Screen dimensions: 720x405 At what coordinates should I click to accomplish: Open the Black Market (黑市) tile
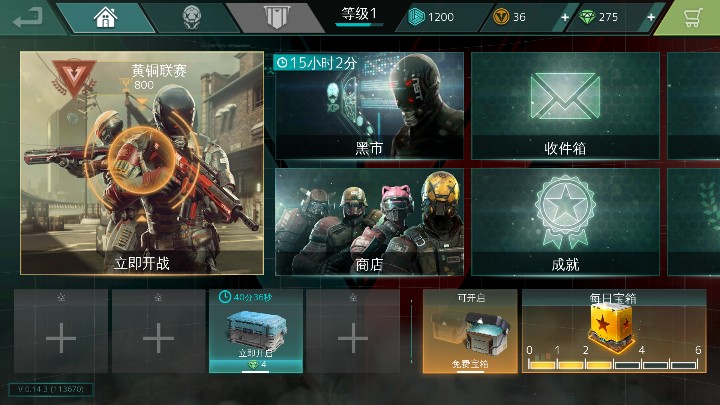coord(369,104)
